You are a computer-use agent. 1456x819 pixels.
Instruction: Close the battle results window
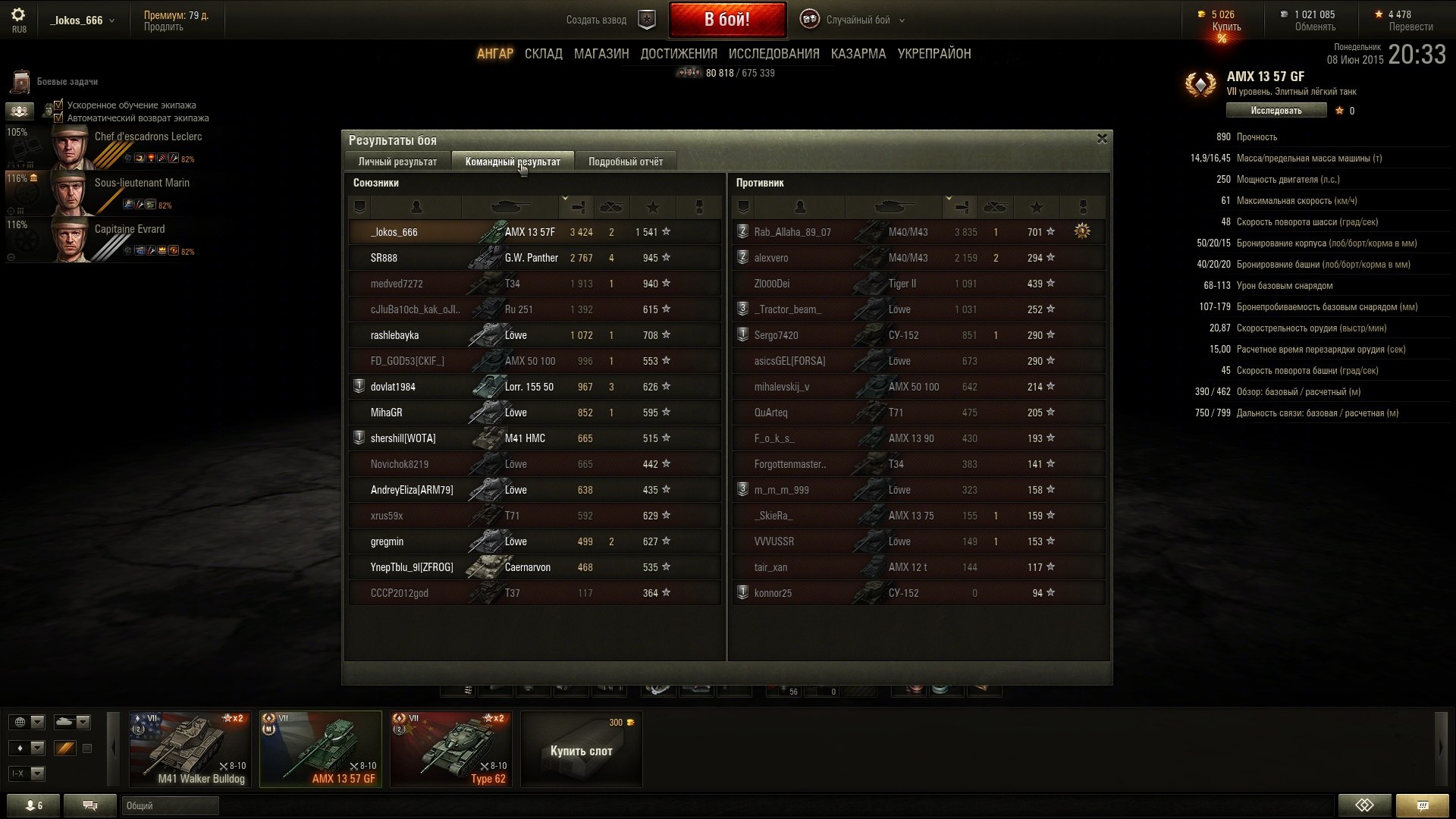(1102, 139)
